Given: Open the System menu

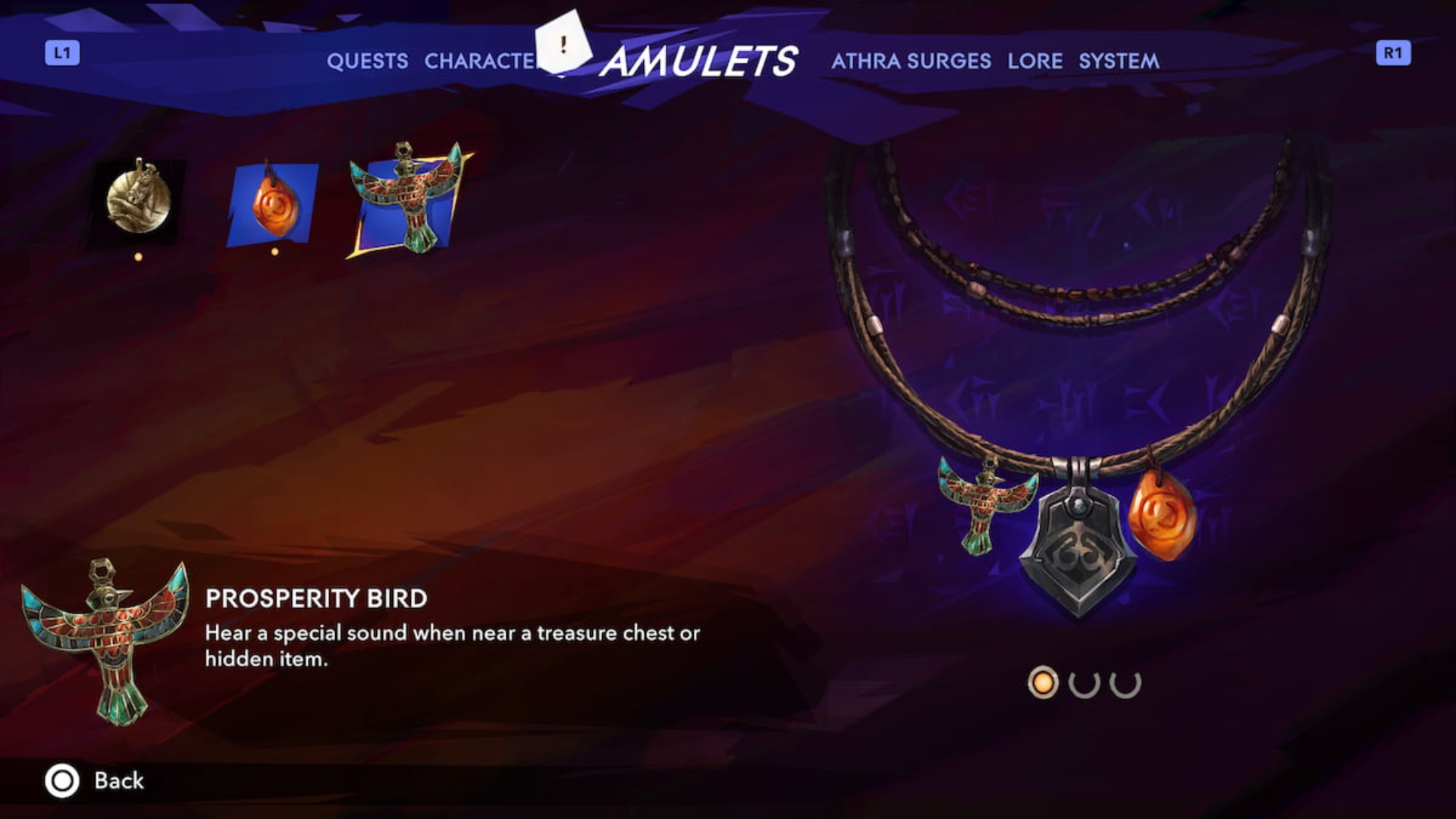Looking at the screenshot, I should (x=1118, y=61).
